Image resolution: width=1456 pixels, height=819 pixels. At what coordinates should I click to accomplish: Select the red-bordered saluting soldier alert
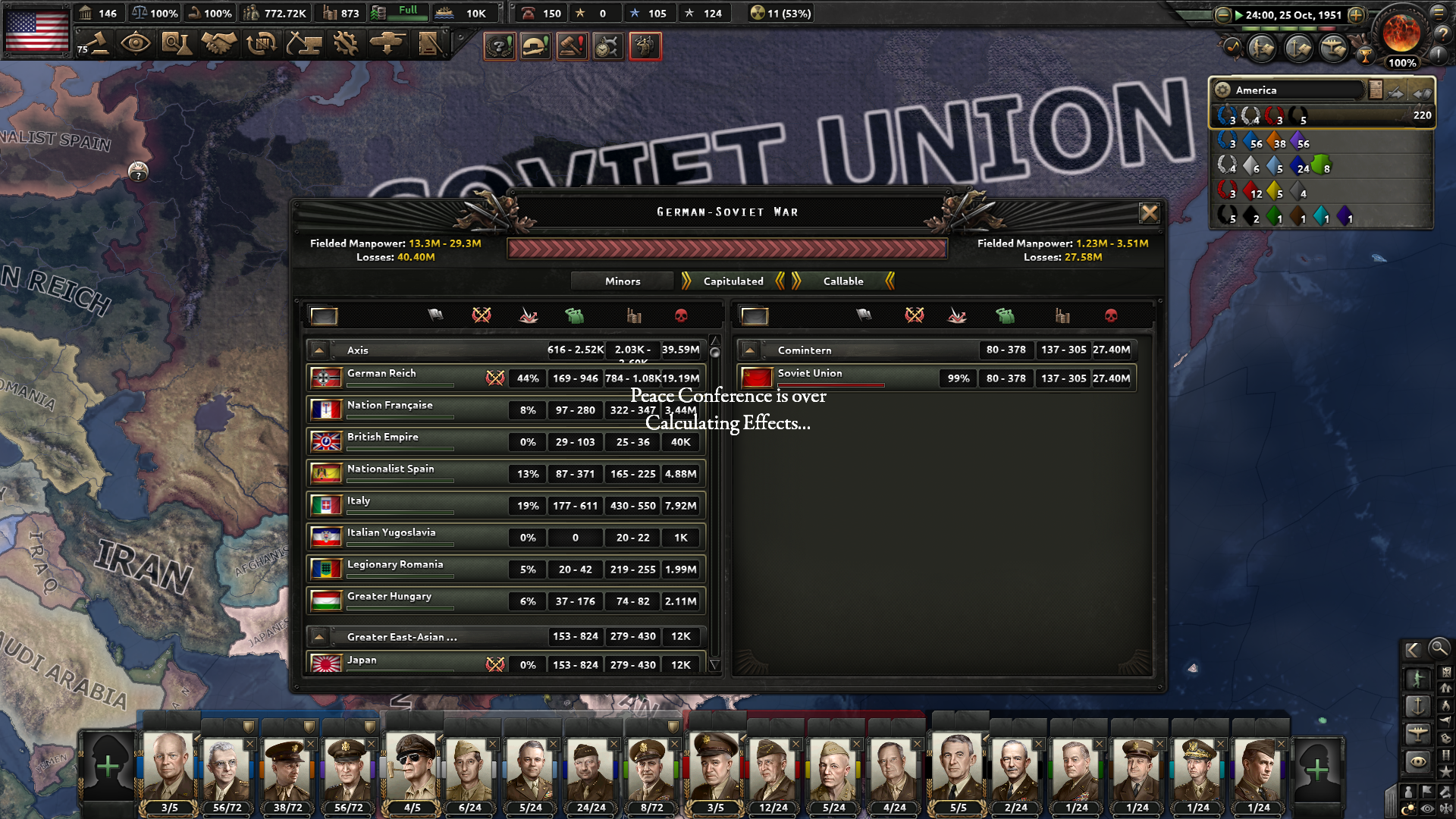point(645,45)
